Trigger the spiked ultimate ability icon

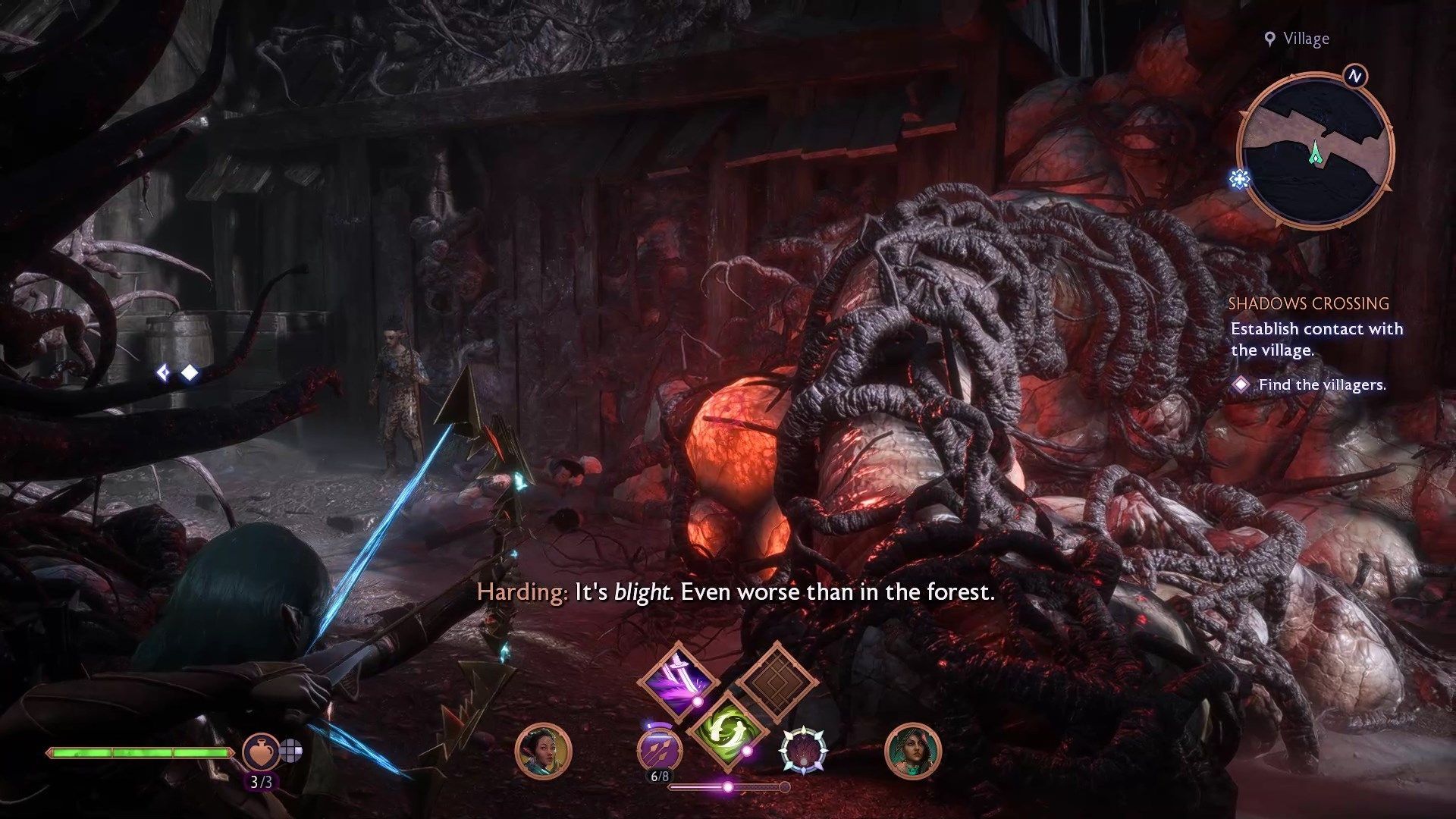click(x=804, y=748)
